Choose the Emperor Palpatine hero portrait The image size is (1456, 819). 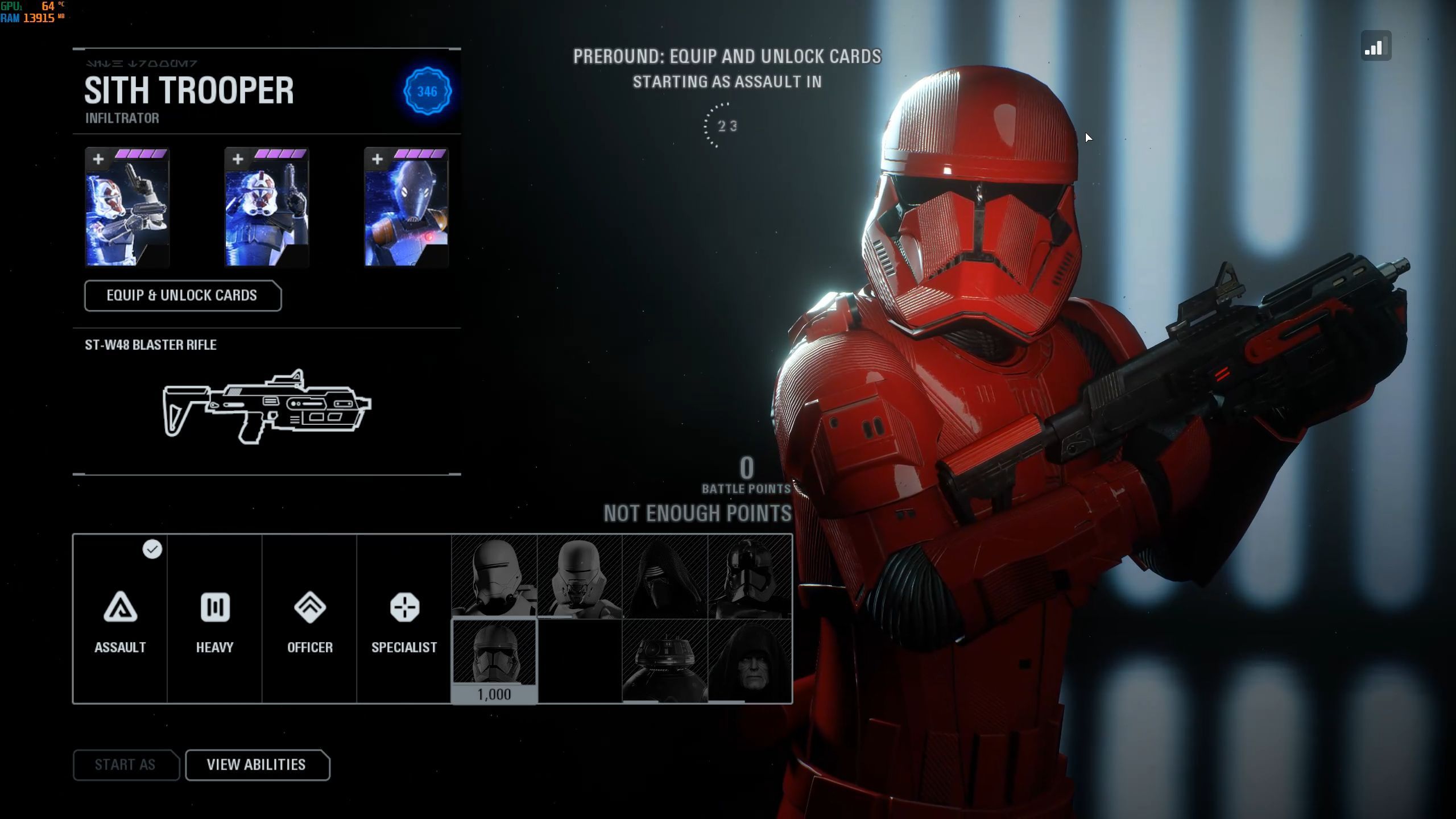coord(750,661)
